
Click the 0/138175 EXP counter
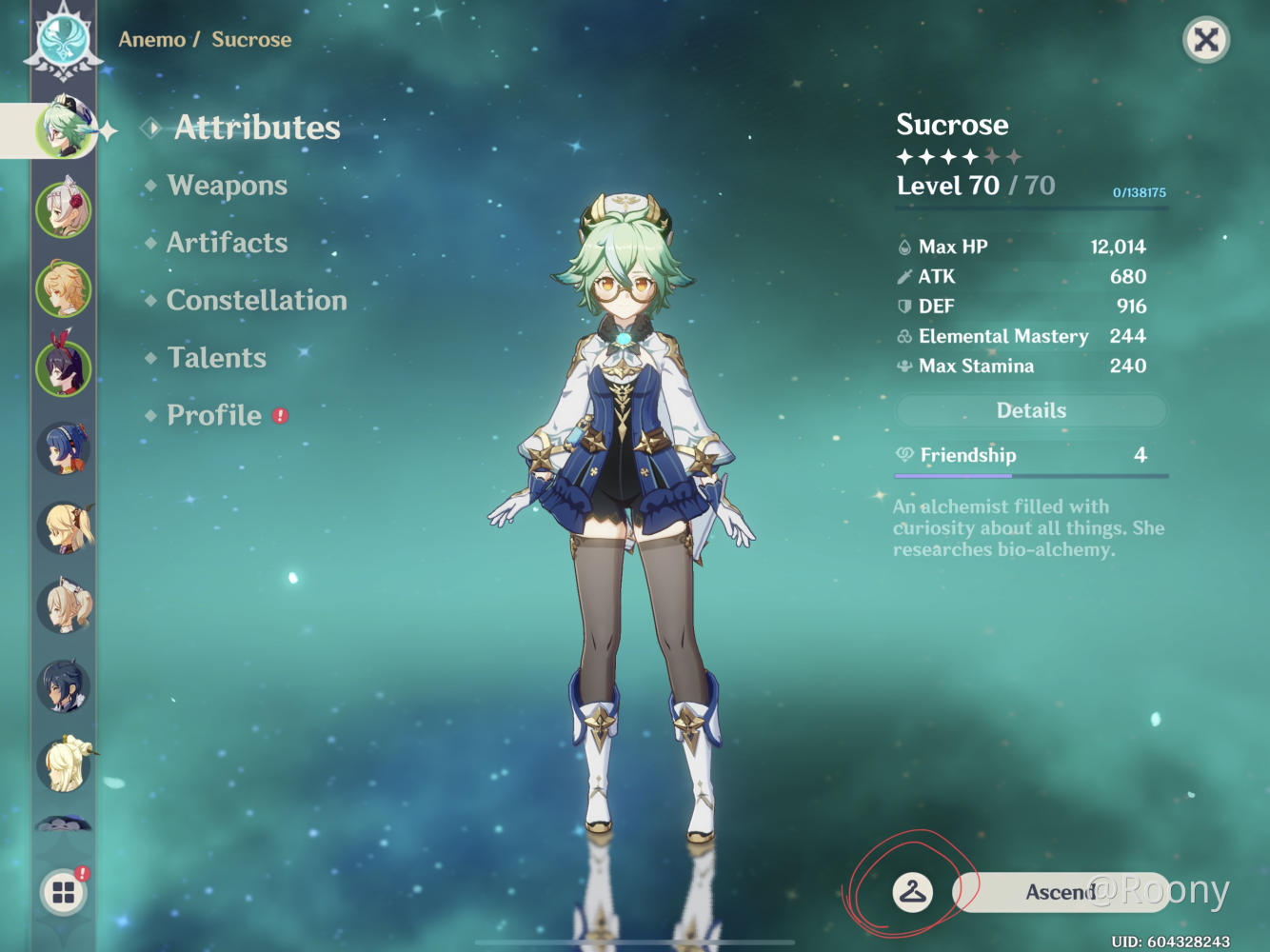tap(1139, 191)
